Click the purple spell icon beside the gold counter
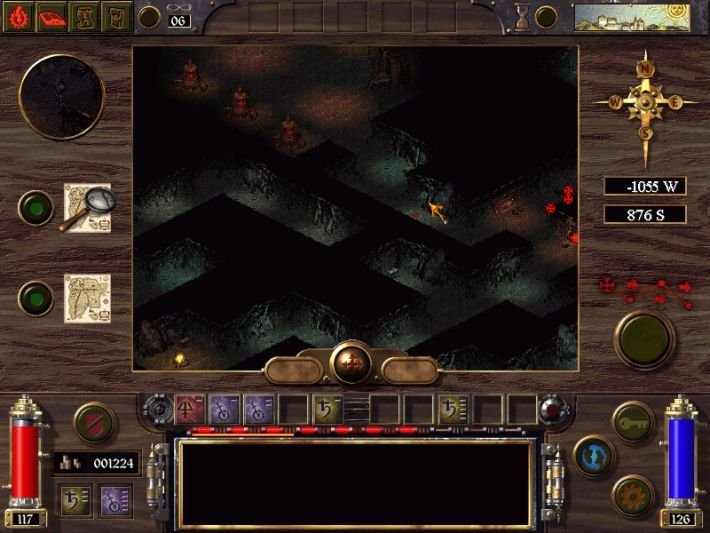Viewport: 710px width, 533px height. 116,497
